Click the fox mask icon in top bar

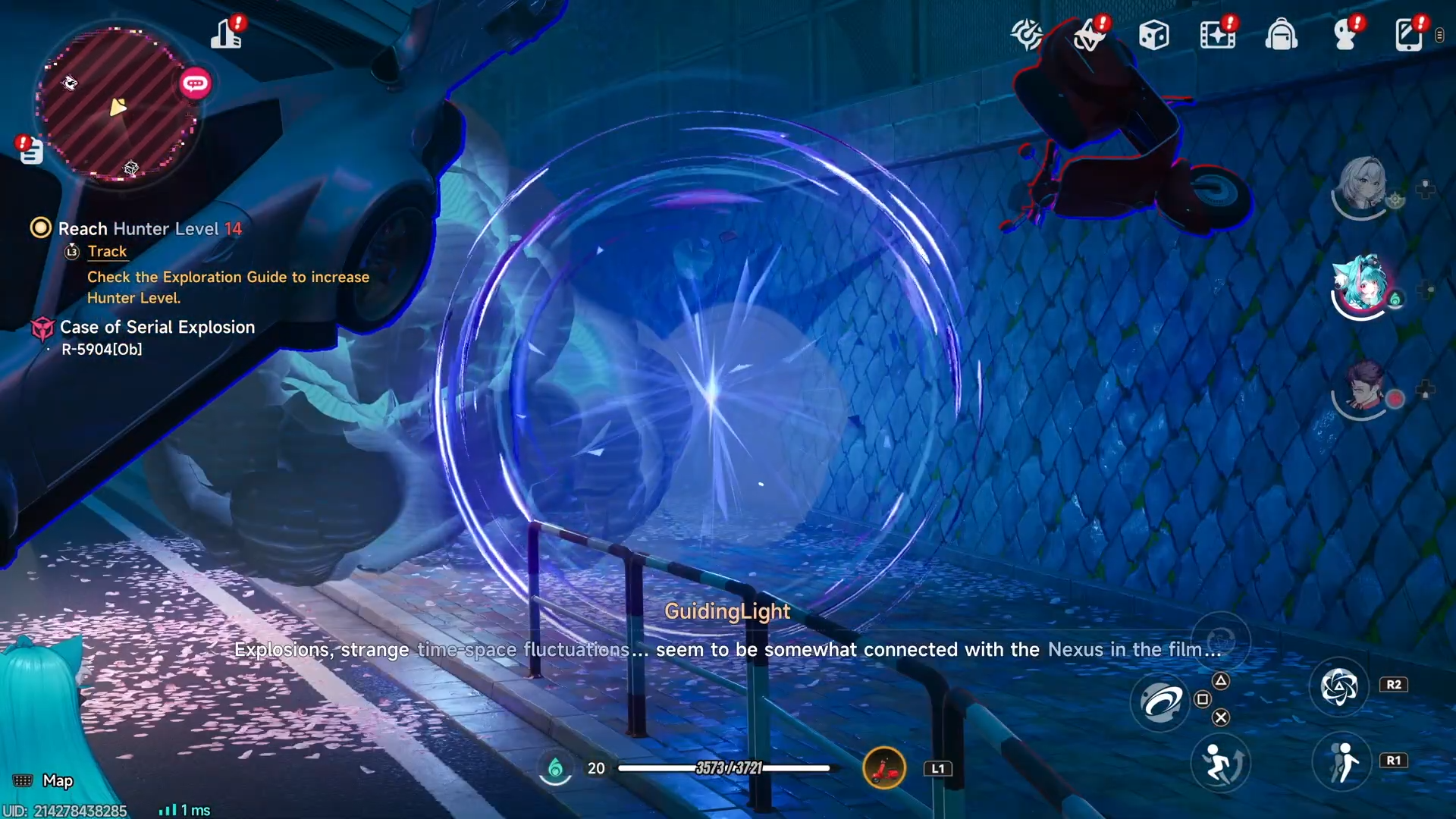tap(1089, 36)
